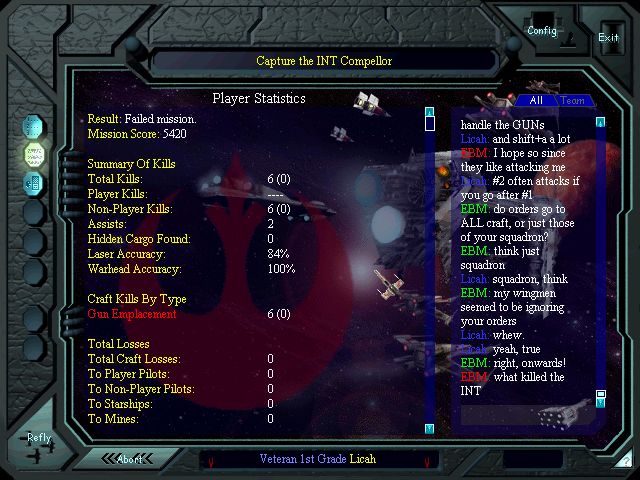Viewport: 640px width, 480px height.
Task: Select the Veteran 1st Grade Licah pilot bar
Action: (x=319, y=460)
